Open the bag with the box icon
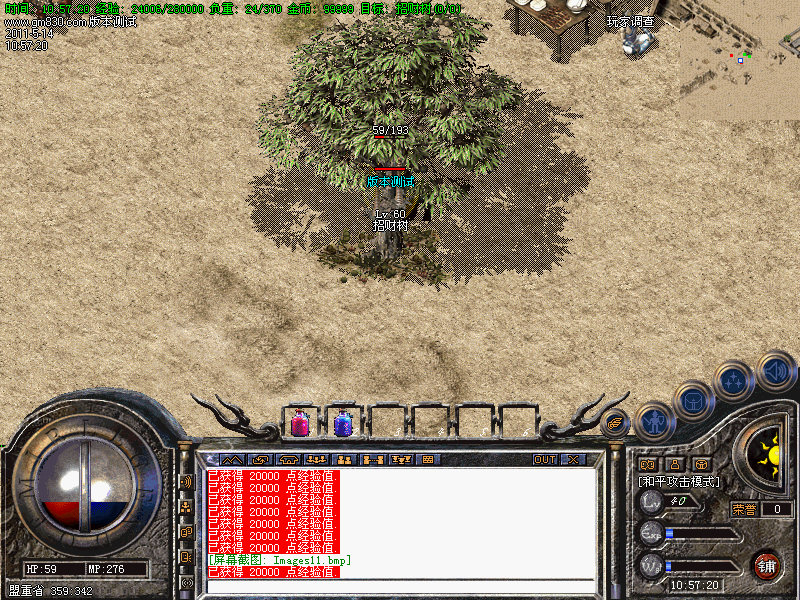 tap(693, 402)
